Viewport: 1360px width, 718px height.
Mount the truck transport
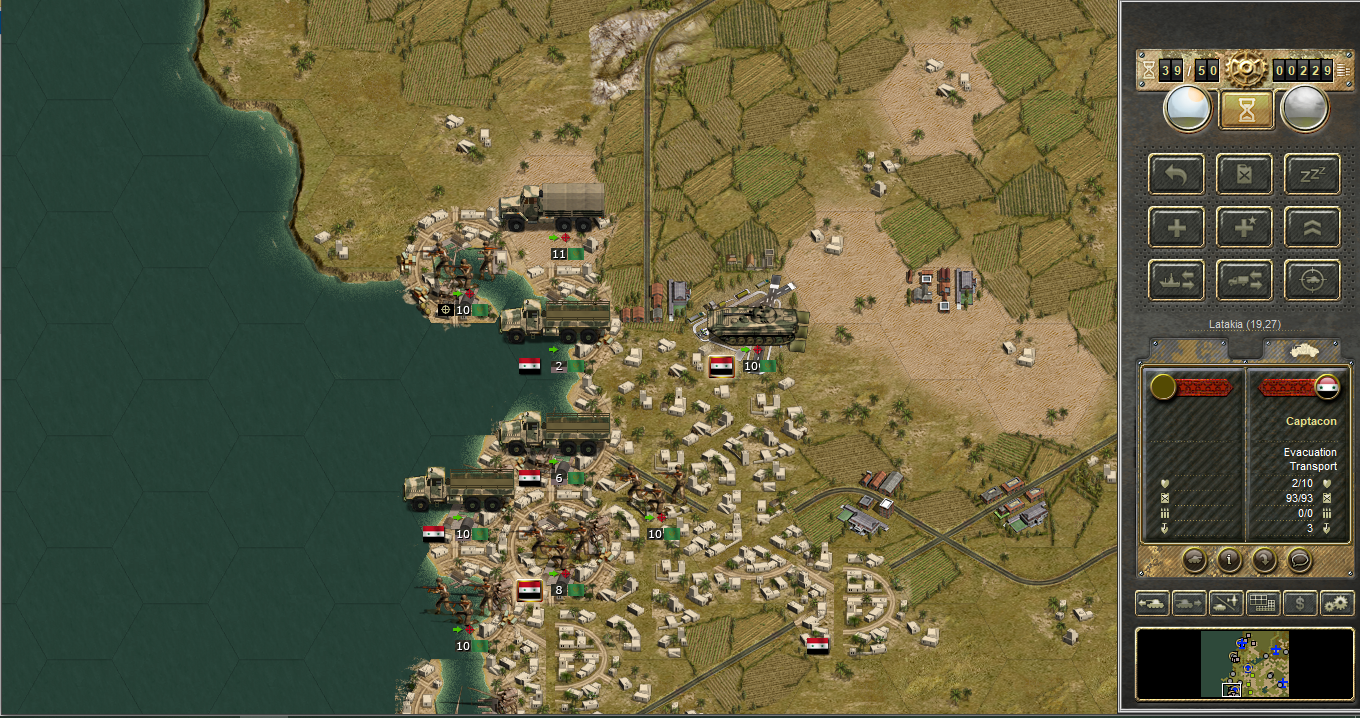tap(1244, 281)
